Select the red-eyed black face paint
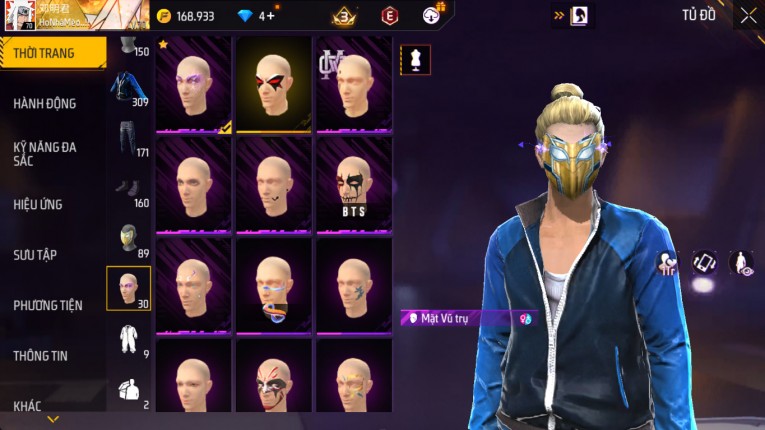The height and width of the screenshot is (430, 765). pyautogui.click(x=273, y=84)
